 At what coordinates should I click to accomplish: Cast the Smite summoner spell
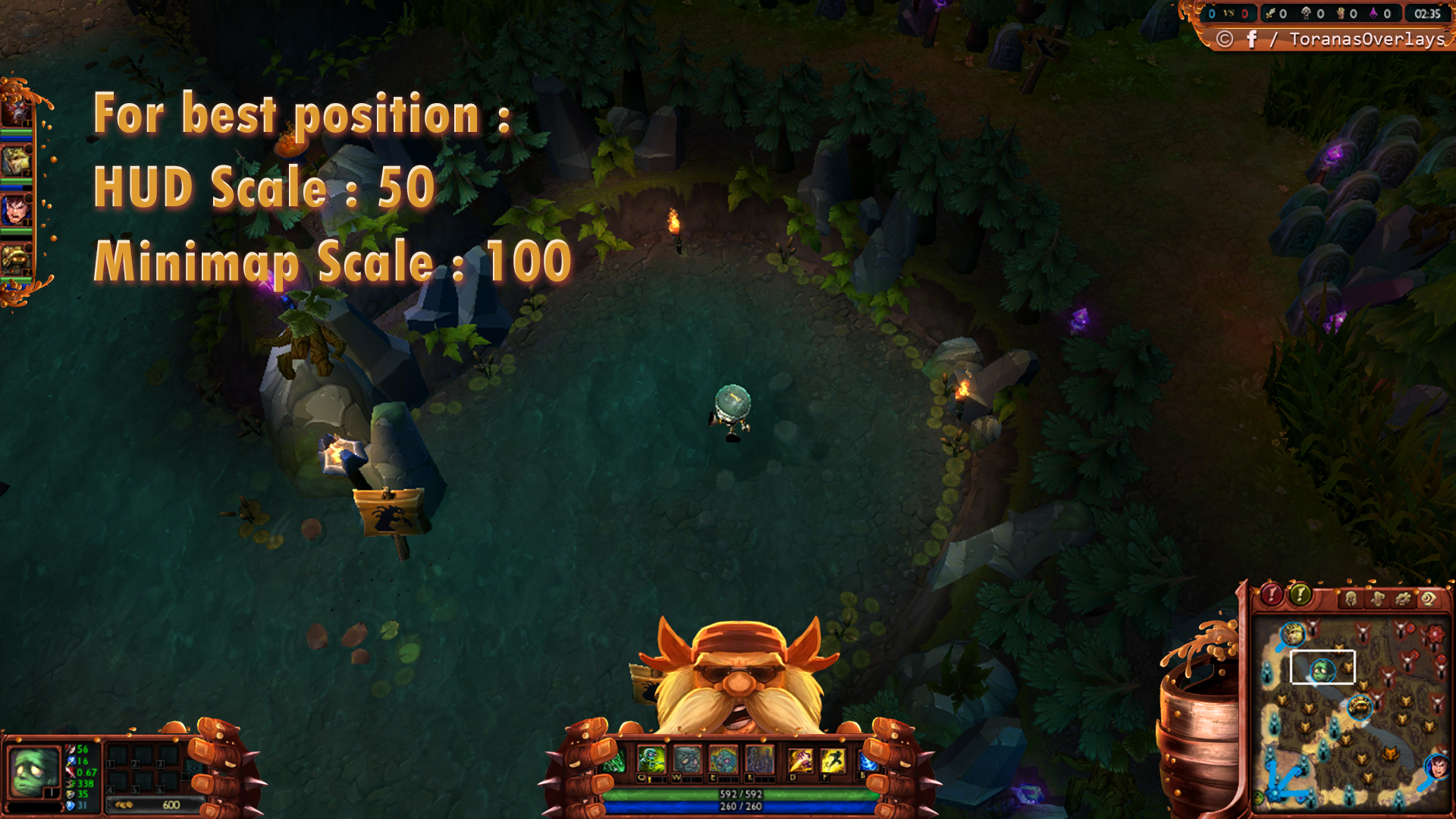coord(799,759)
